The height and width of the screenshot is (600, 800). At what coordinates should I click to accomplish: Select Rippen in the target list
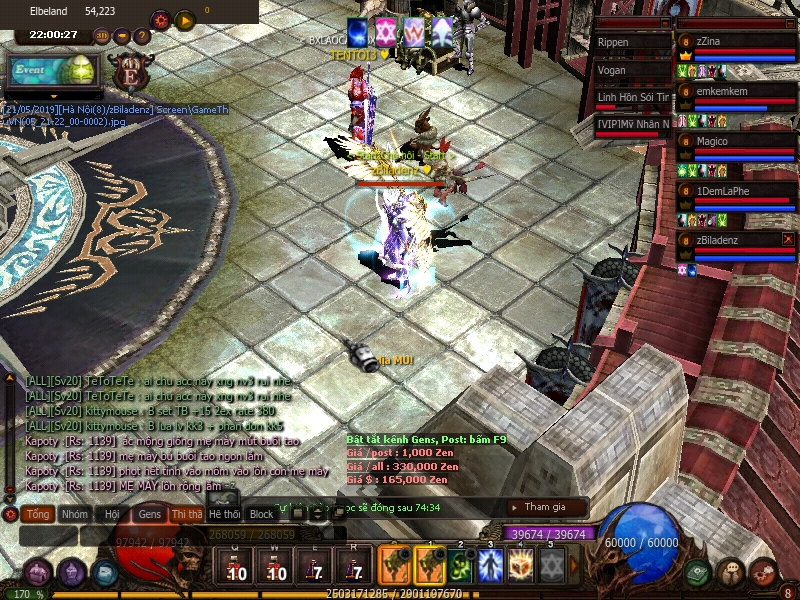(630, 43)
